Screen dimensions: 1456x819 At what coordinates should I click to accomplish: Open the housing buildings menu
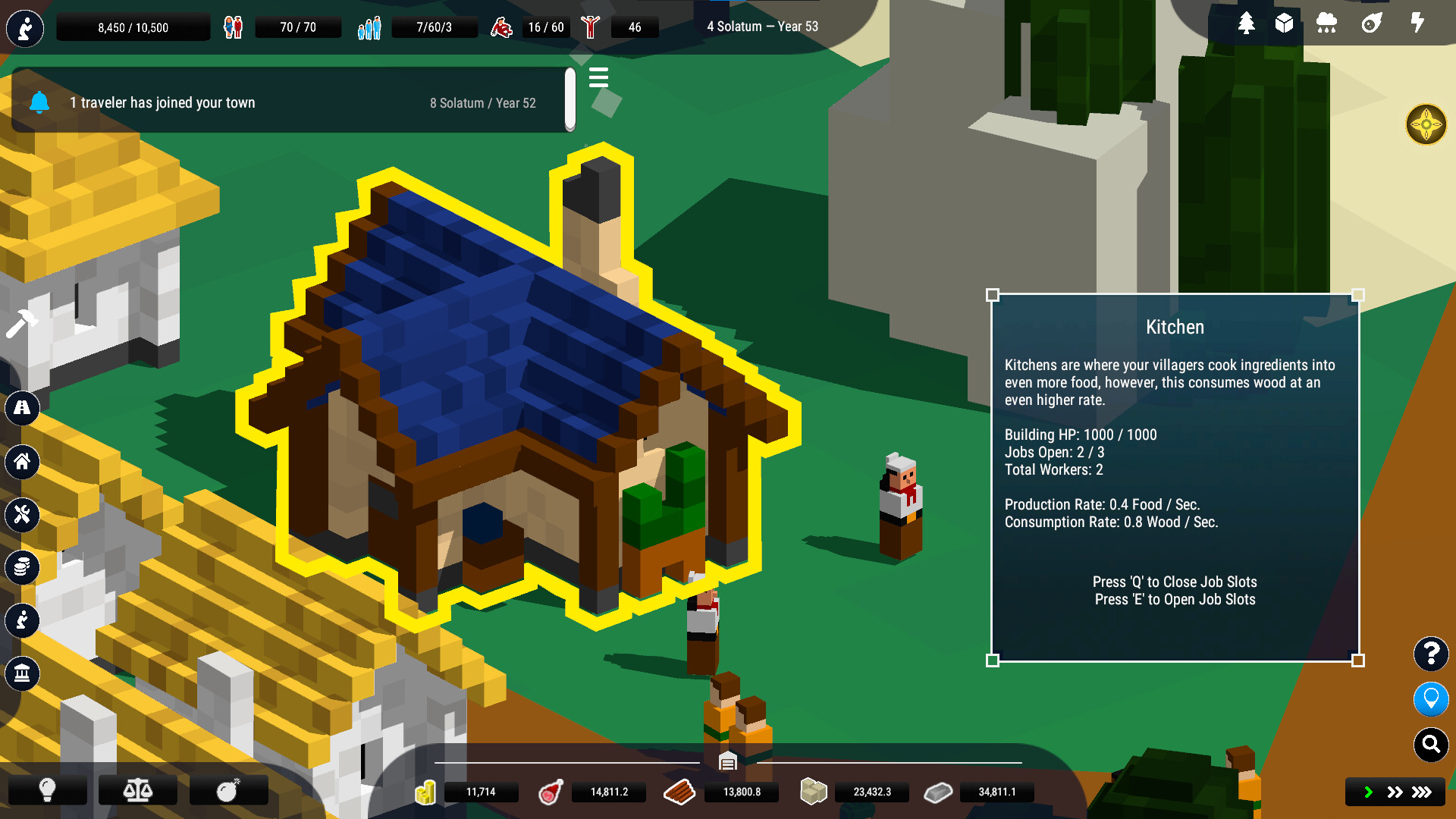pos(23,463)
